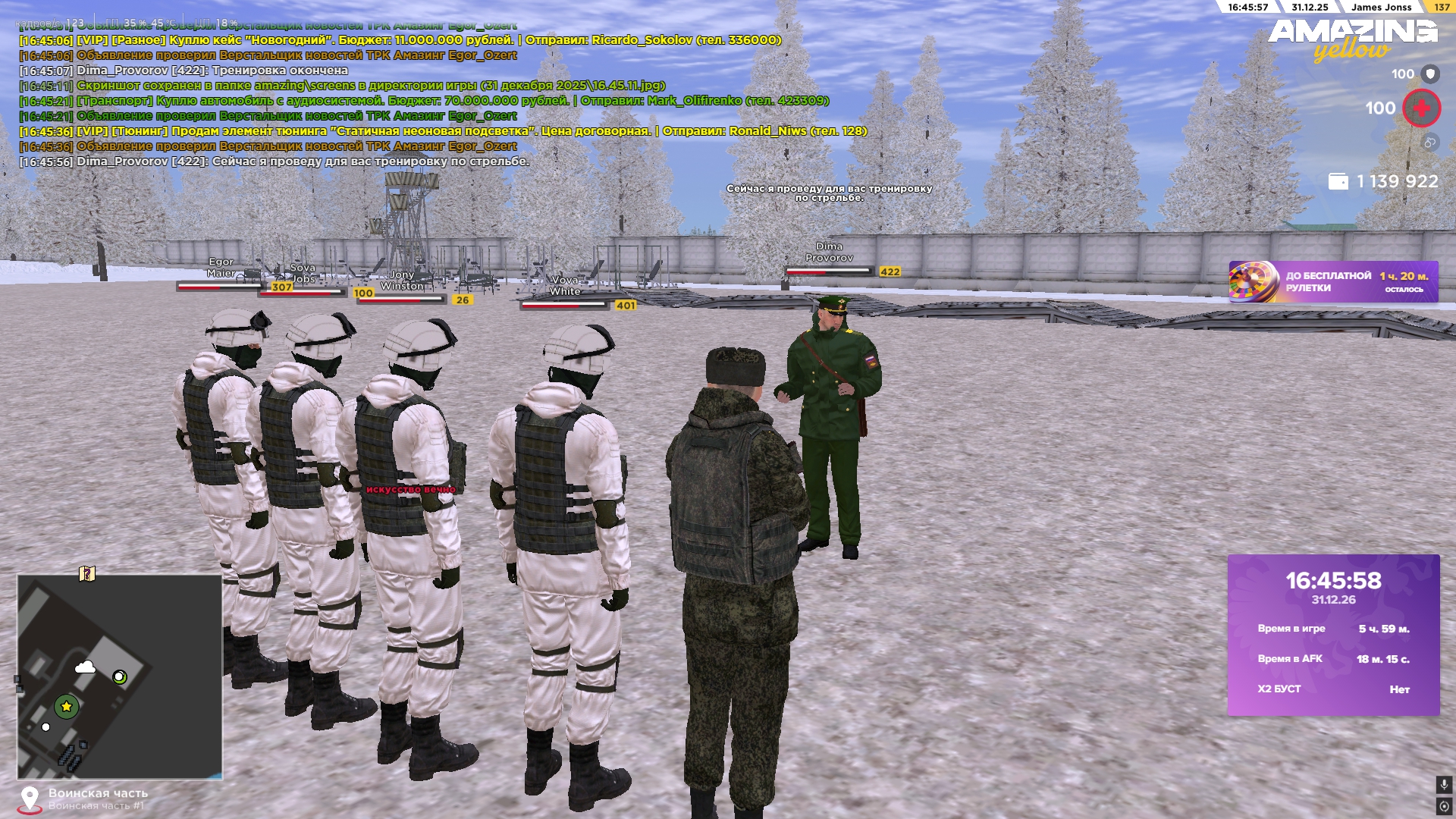The height and width of the screenshot is (819, 1456).
Task: Toggle the microphone voice chat icon
Action: click(x=1444, y=785)
